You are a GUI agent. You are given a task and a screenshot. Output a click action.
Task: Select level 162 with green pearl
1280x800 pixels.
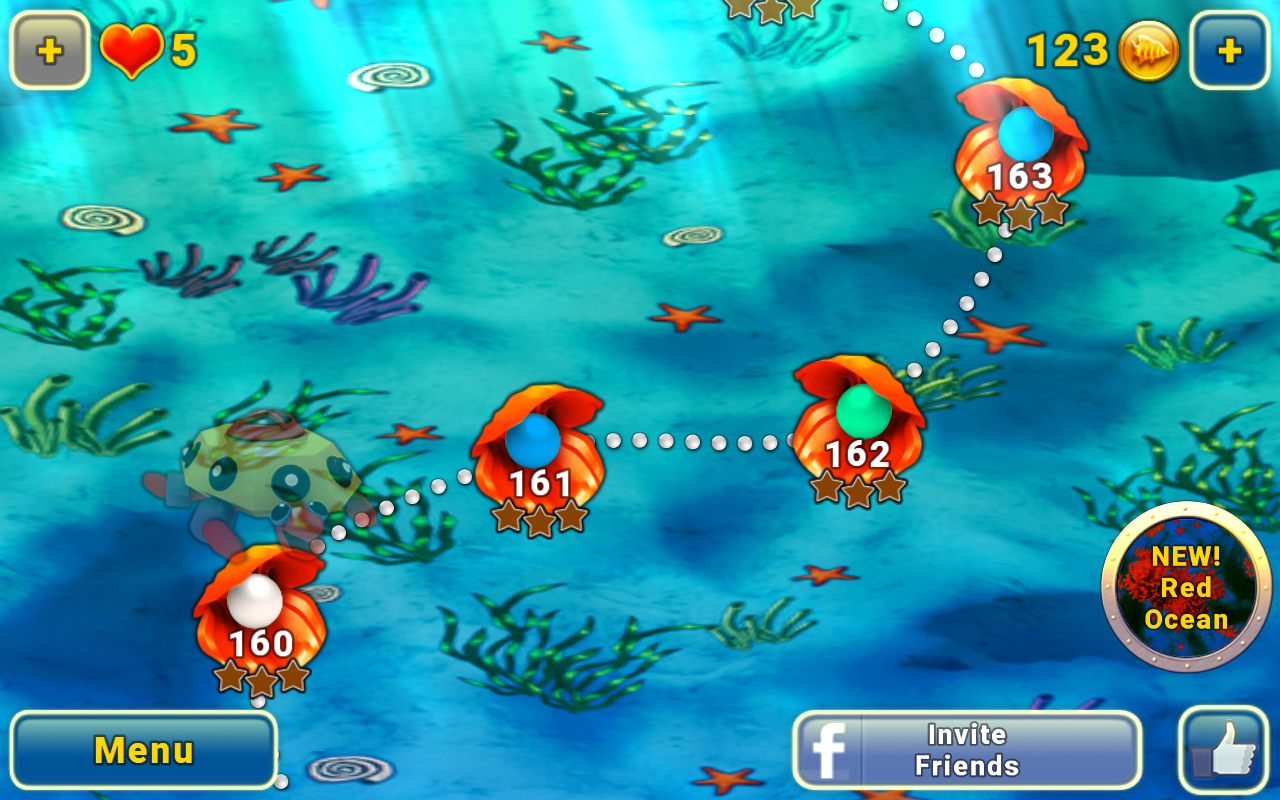coord(860,435)
